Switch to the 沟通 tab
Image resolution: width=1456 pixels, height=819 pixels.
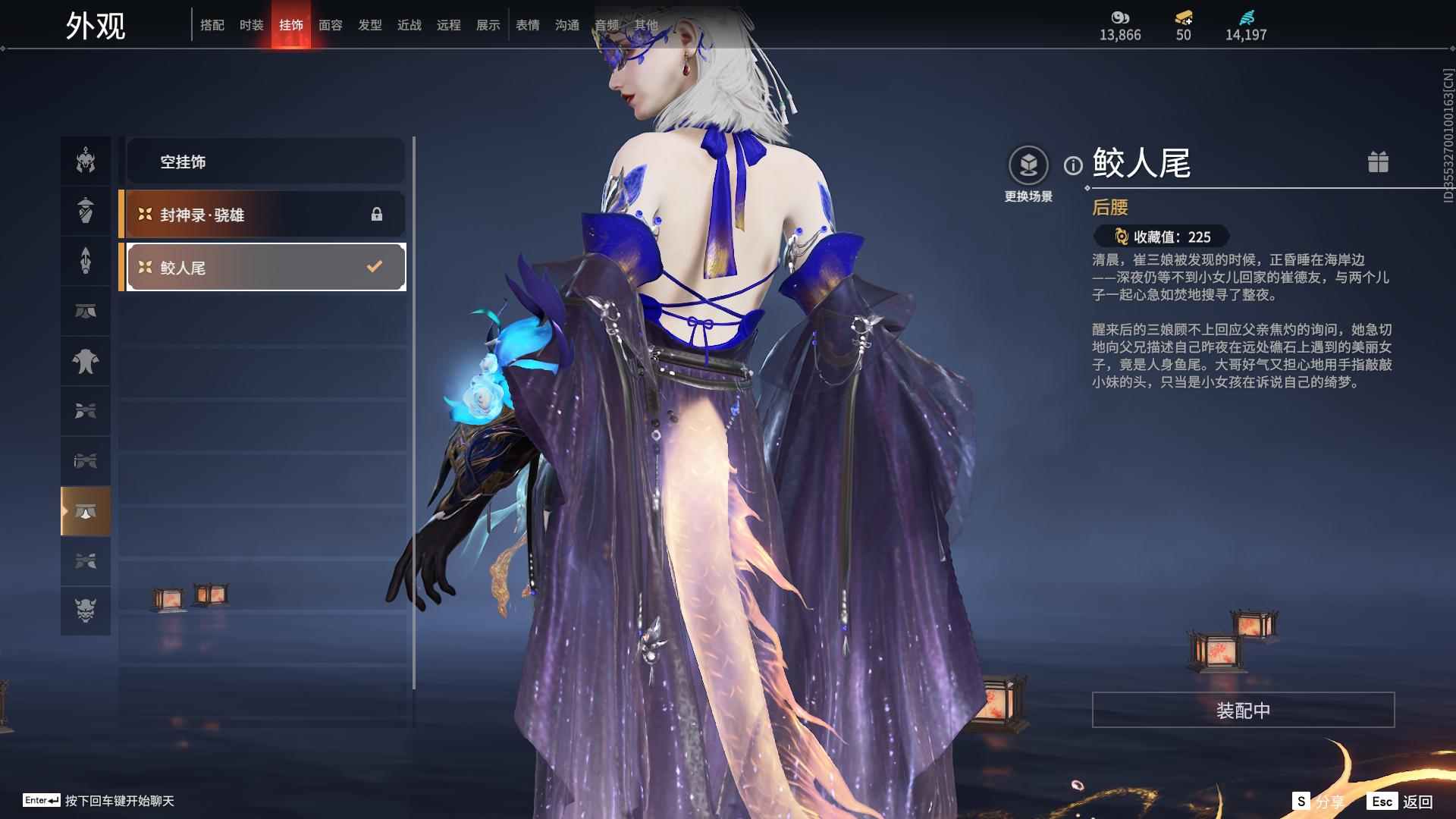[567, 26]
